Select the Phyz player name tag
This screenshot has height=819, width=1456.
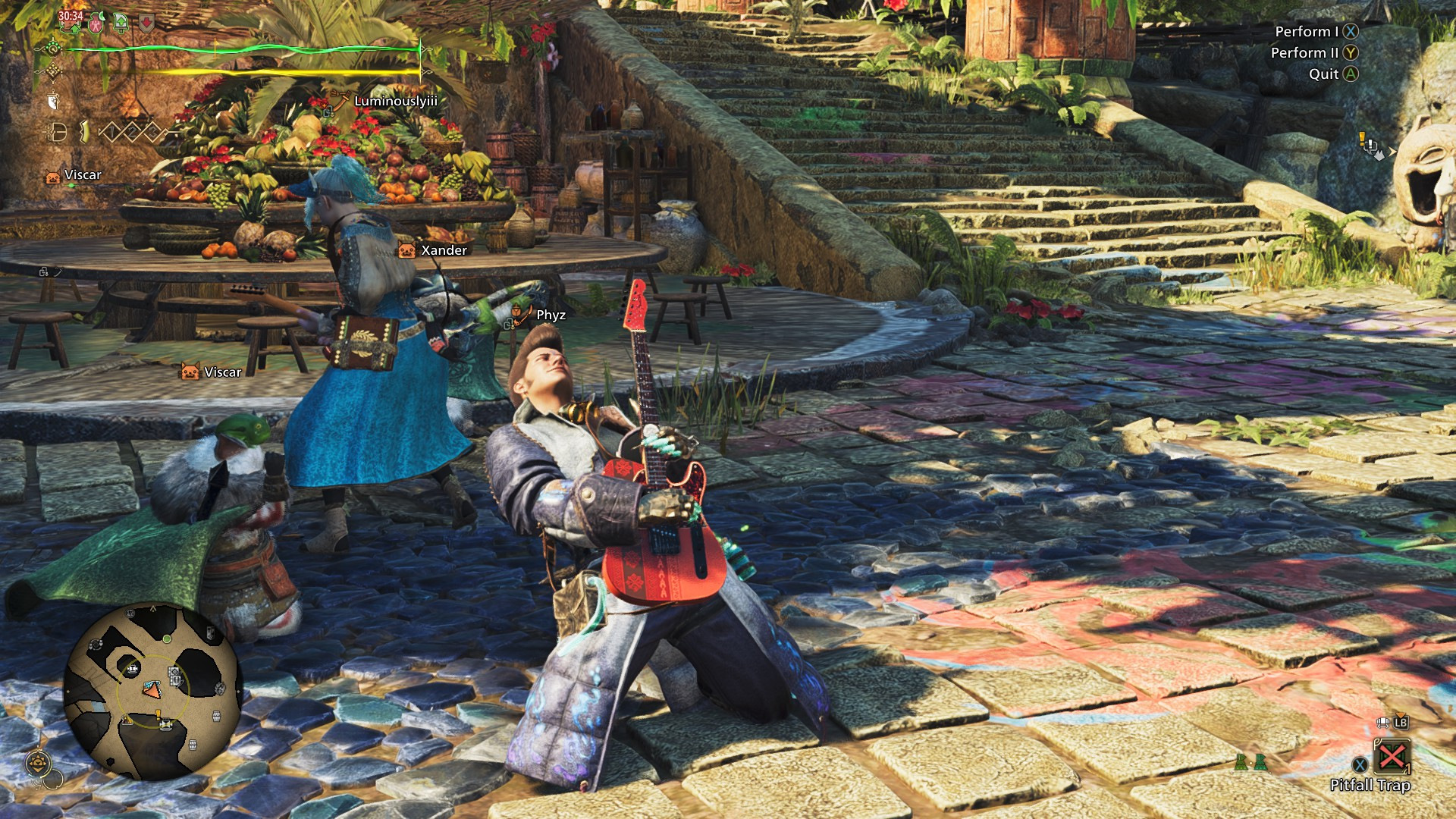point(551,315)
